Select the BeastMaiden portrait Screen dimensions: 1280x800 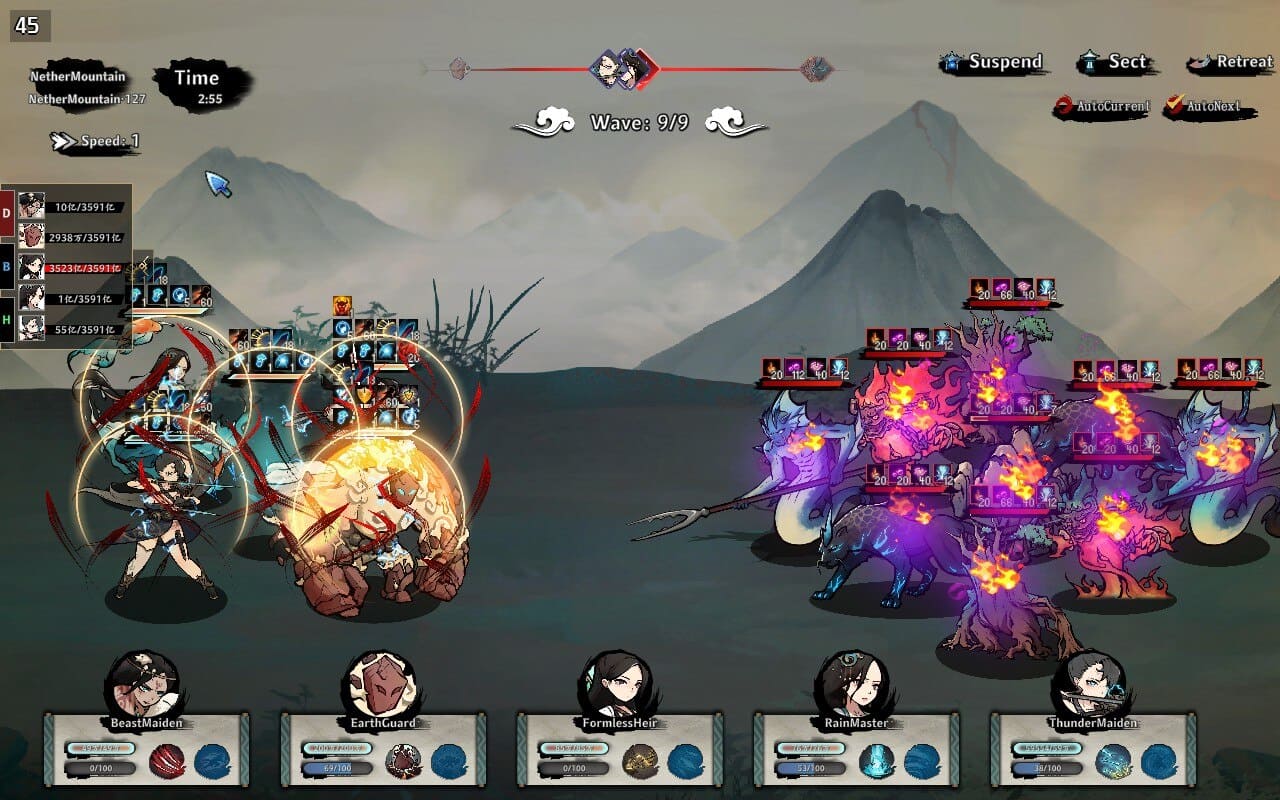[143, 684]
